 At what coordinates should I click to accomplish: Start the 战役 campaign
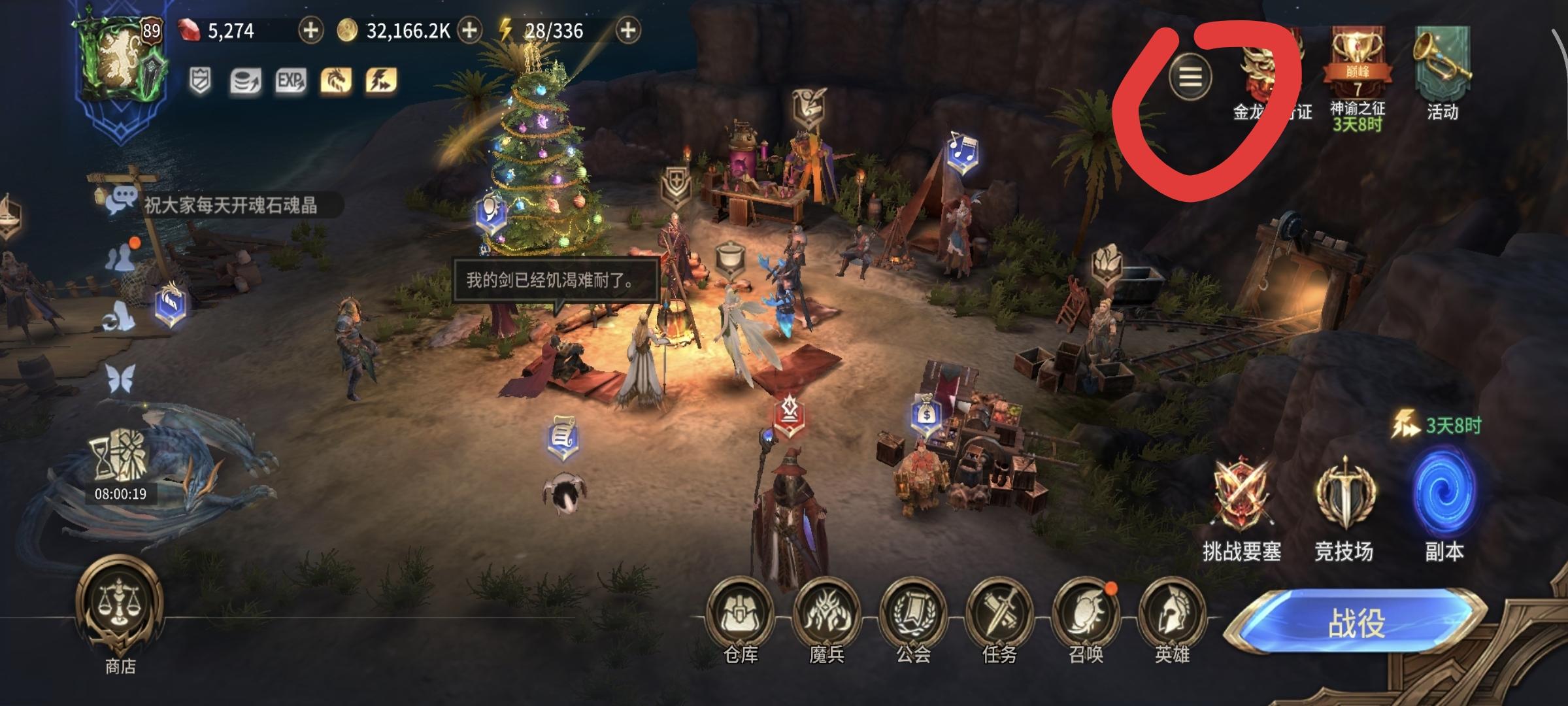[1356, 622]
